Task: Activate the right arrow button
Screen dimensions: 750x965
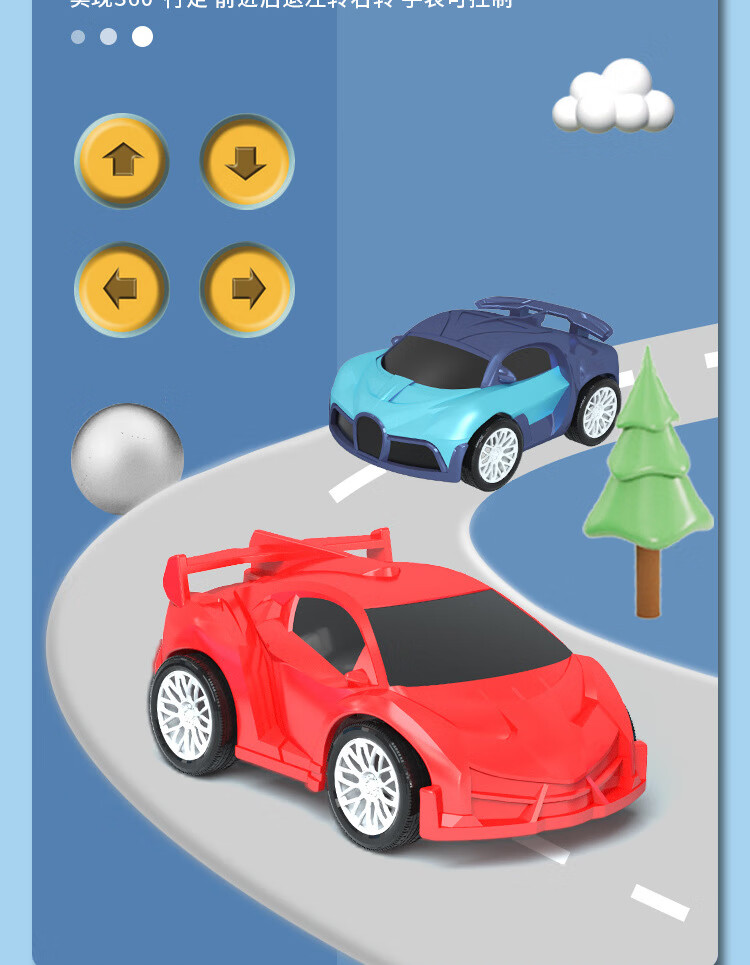Action: coord(246,289)
